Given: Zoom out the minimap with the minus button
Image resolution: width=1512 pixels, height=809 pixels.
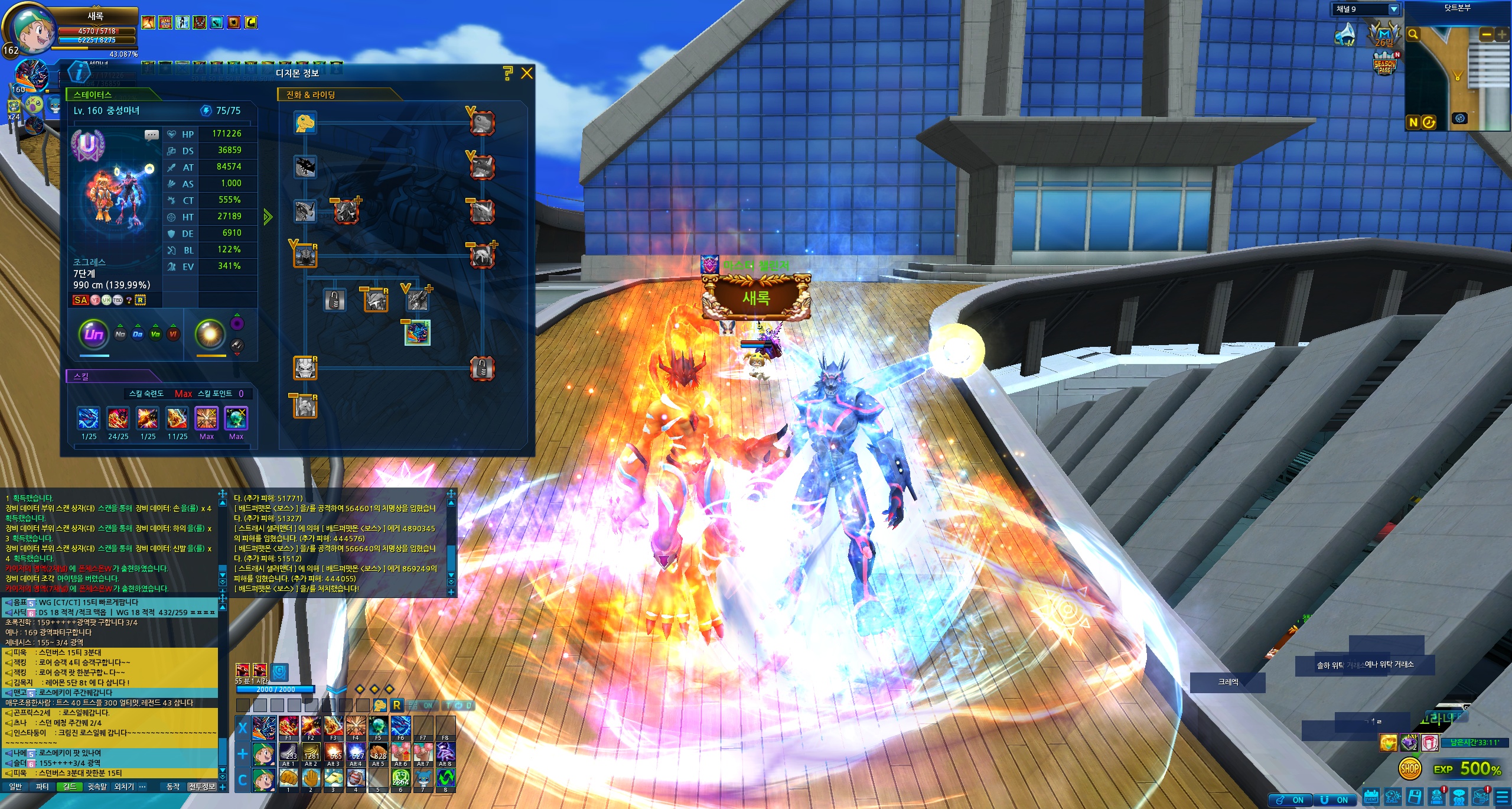Looking at the screenshot, I should point(1487,34).
